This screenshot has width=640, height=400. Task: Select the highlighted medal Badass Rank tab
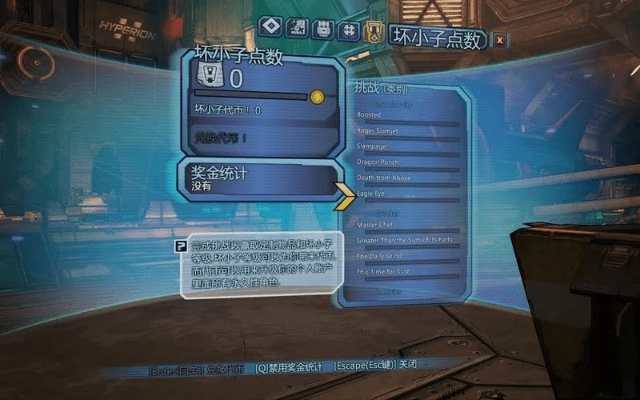pyautogui.click(x=374, y=30)
